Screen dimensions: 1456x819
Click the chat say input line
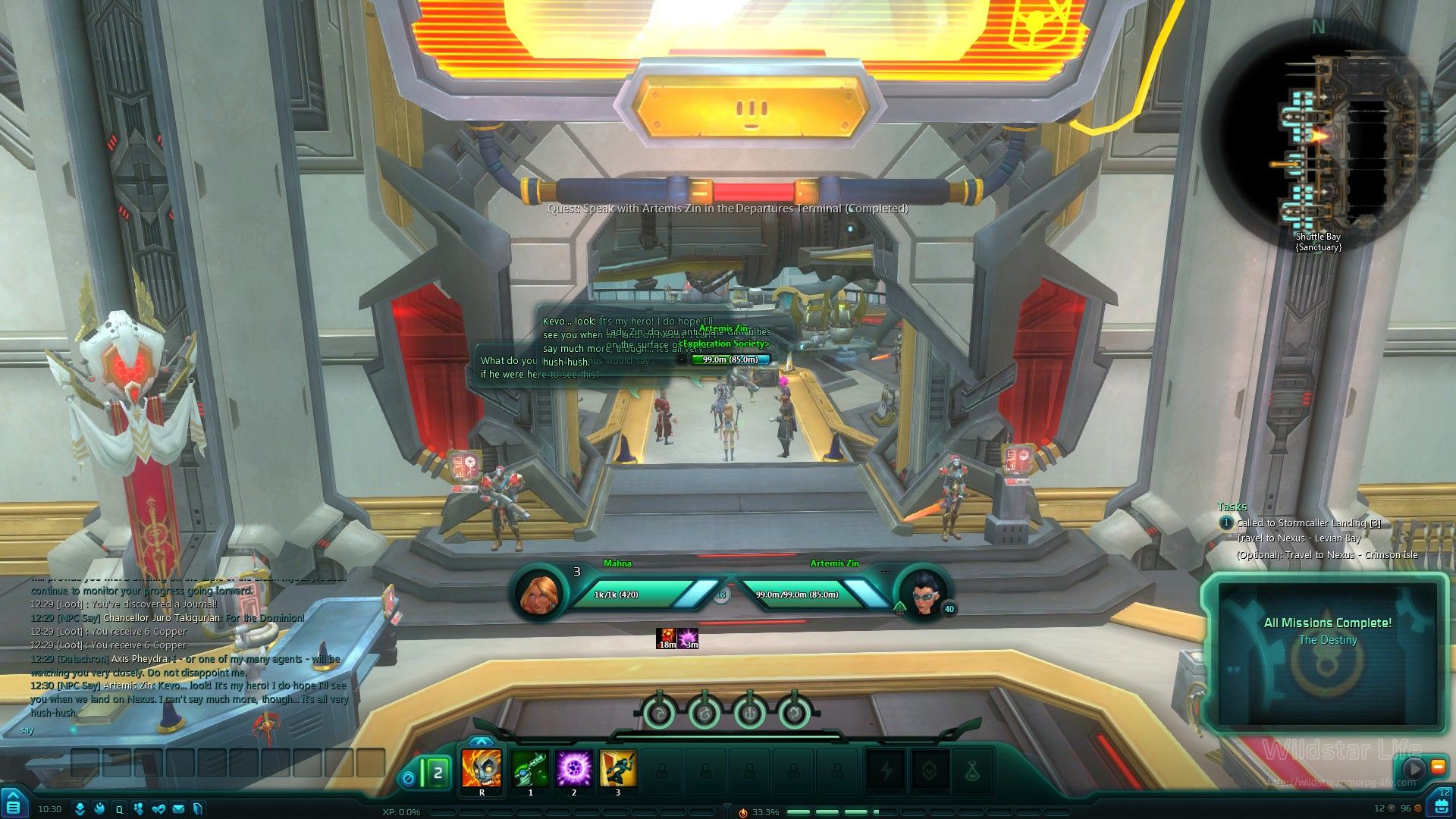point(190,730)
